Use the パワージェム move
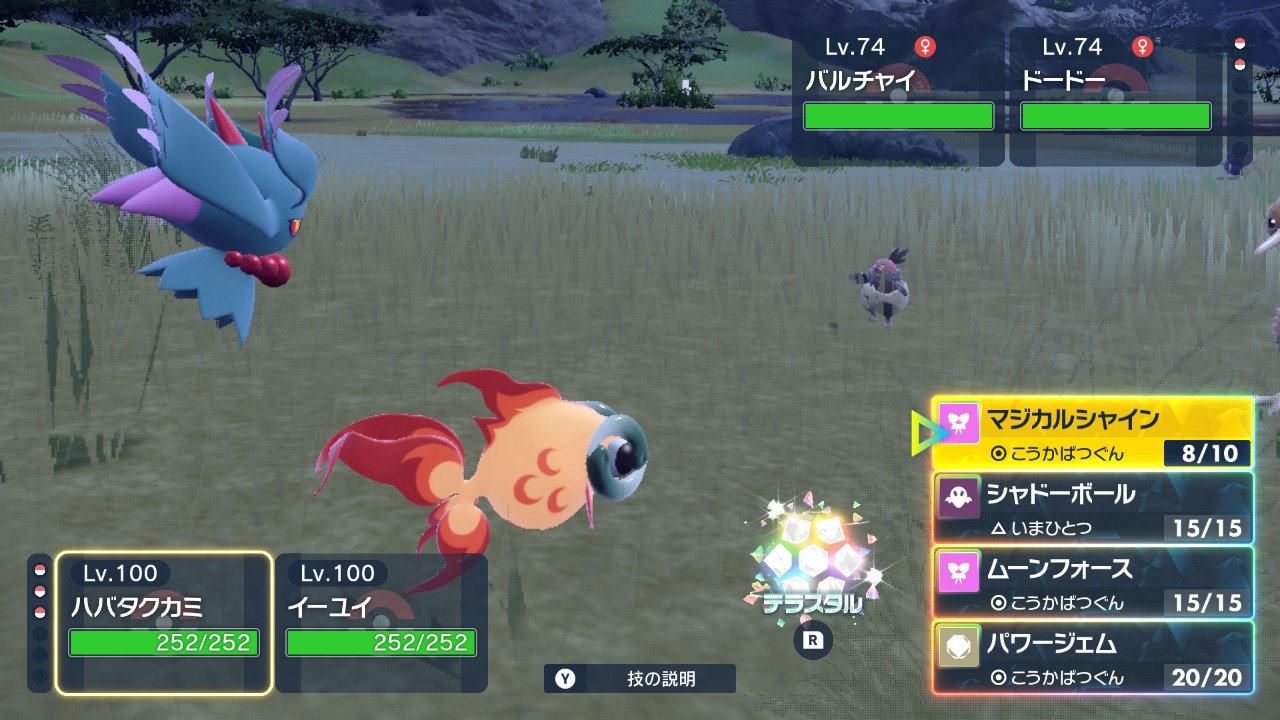Screen dimensions: 1280x720 tap(1092, 657)
